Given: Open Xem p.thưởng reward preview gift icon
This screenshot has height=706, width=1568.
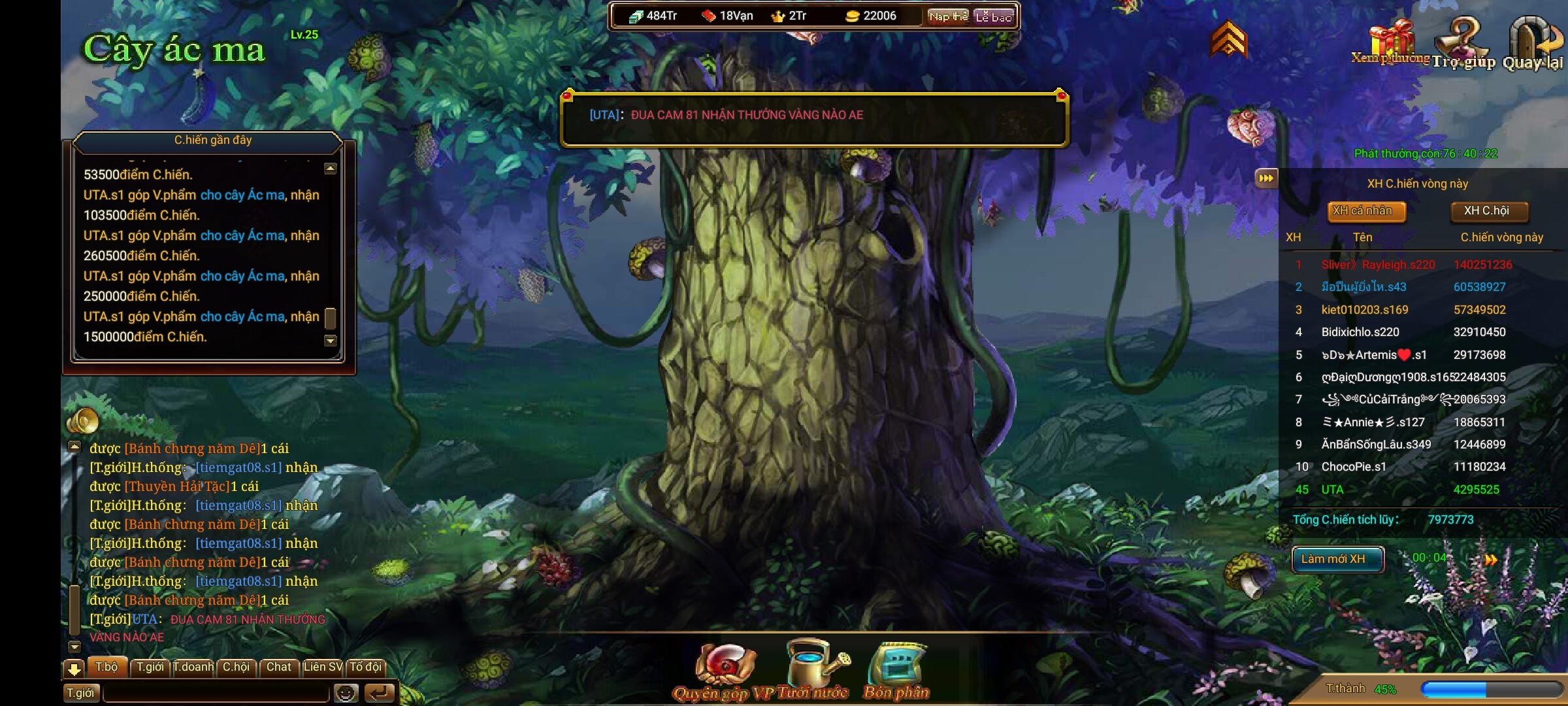Looking at the screenshot, I should click(x=1391, y=42).
